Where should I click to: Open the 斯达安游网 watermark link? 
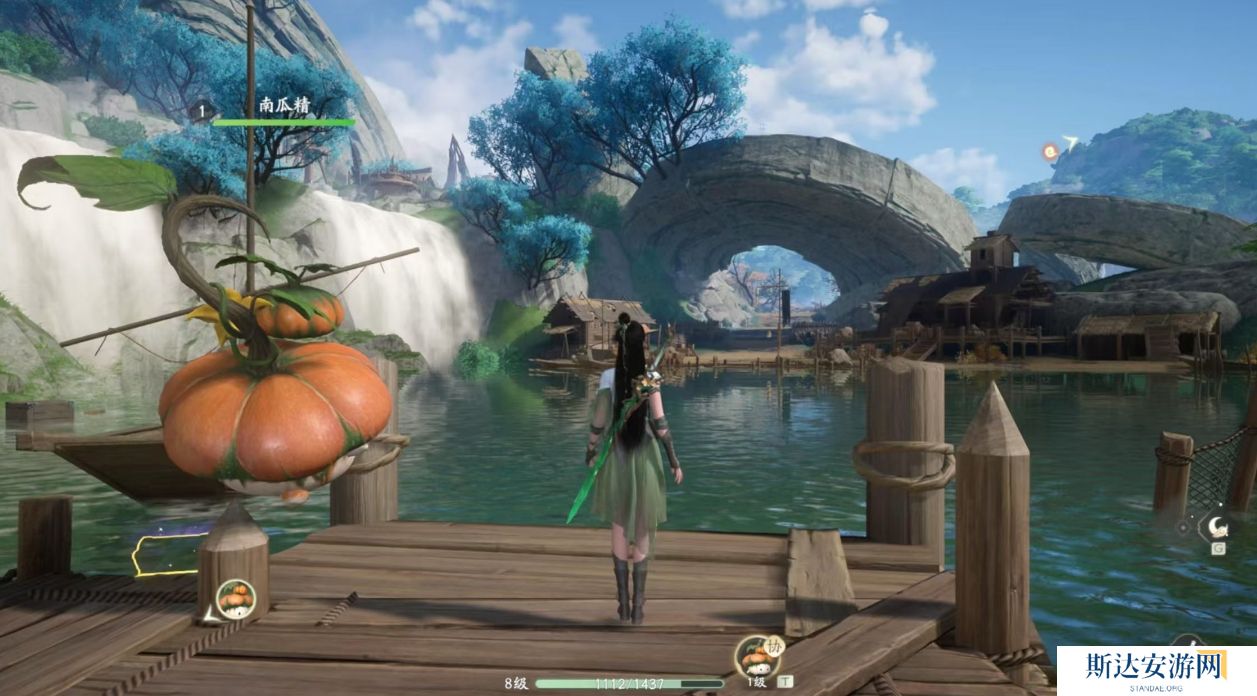[x=1156, y=668]
